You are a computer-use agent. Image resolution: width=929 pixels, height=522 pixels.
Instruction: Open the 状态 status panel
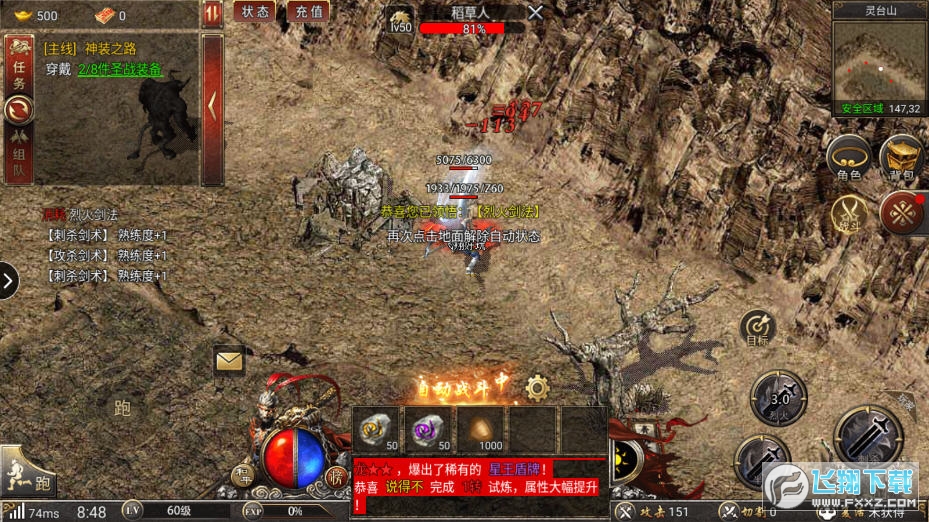(x=255, y=12)
